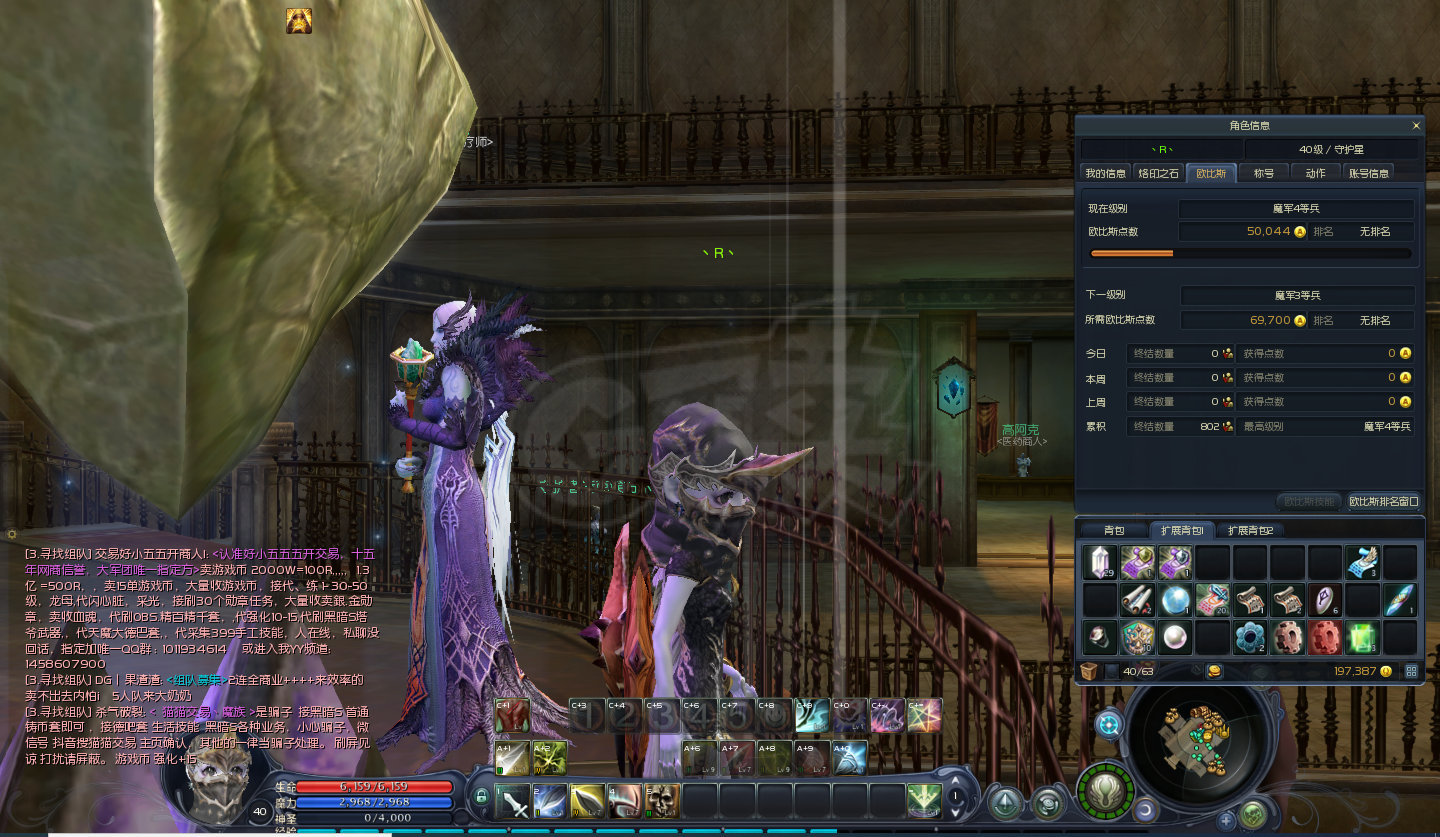Viewport: 1440px width, 837px height.
Task: Switch to the 背包 bag tab
Action: 1114,530
